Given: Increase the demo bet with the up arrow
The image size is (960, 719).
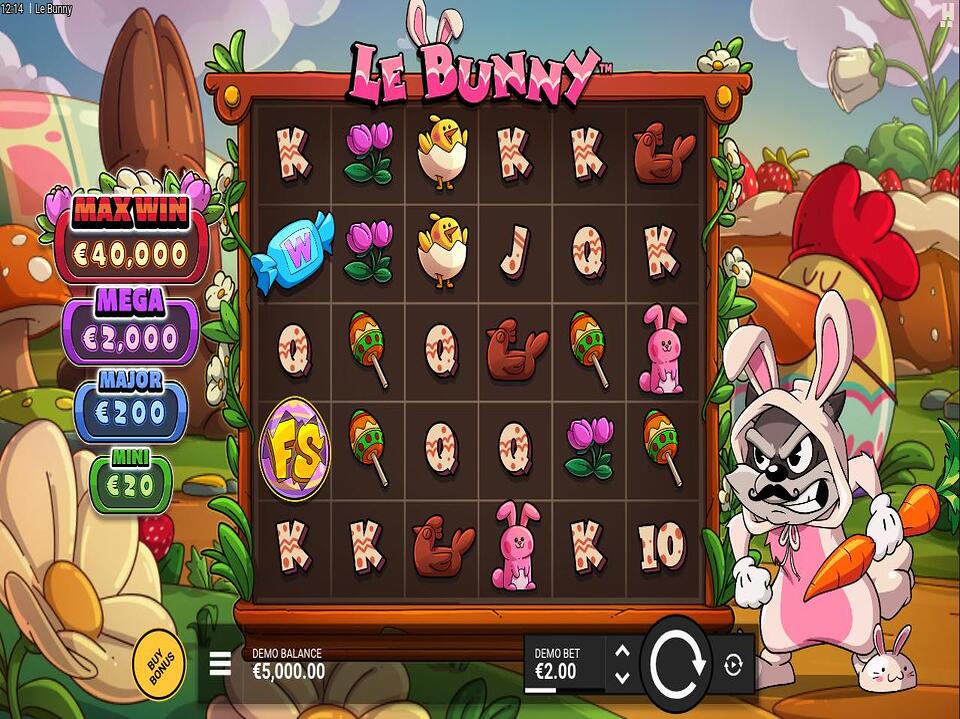Looking at the screenshot, I should pyautogui.click(x=622, y=651).
